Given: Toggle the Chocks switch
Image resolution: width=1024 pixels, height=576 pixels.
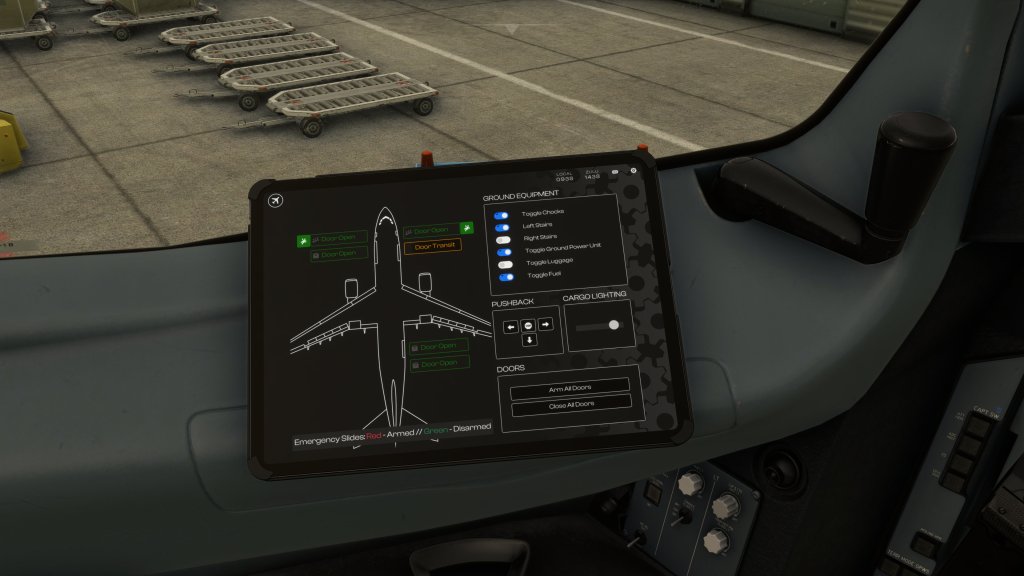Looking at the screenshot, I should coord(502,215).
